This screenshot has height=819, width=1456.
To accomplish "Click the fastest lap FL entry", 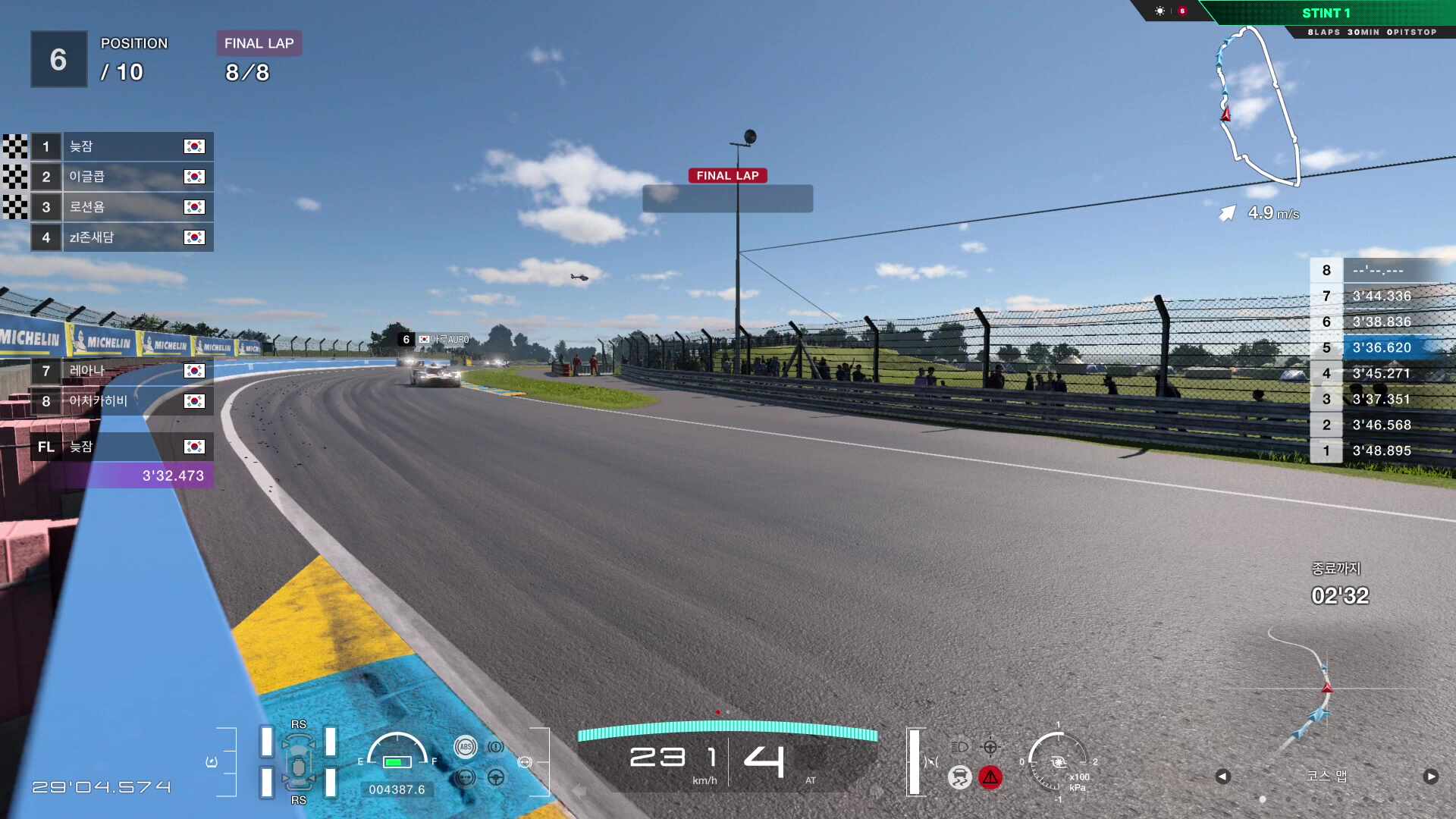I will (x=121, y=447).
